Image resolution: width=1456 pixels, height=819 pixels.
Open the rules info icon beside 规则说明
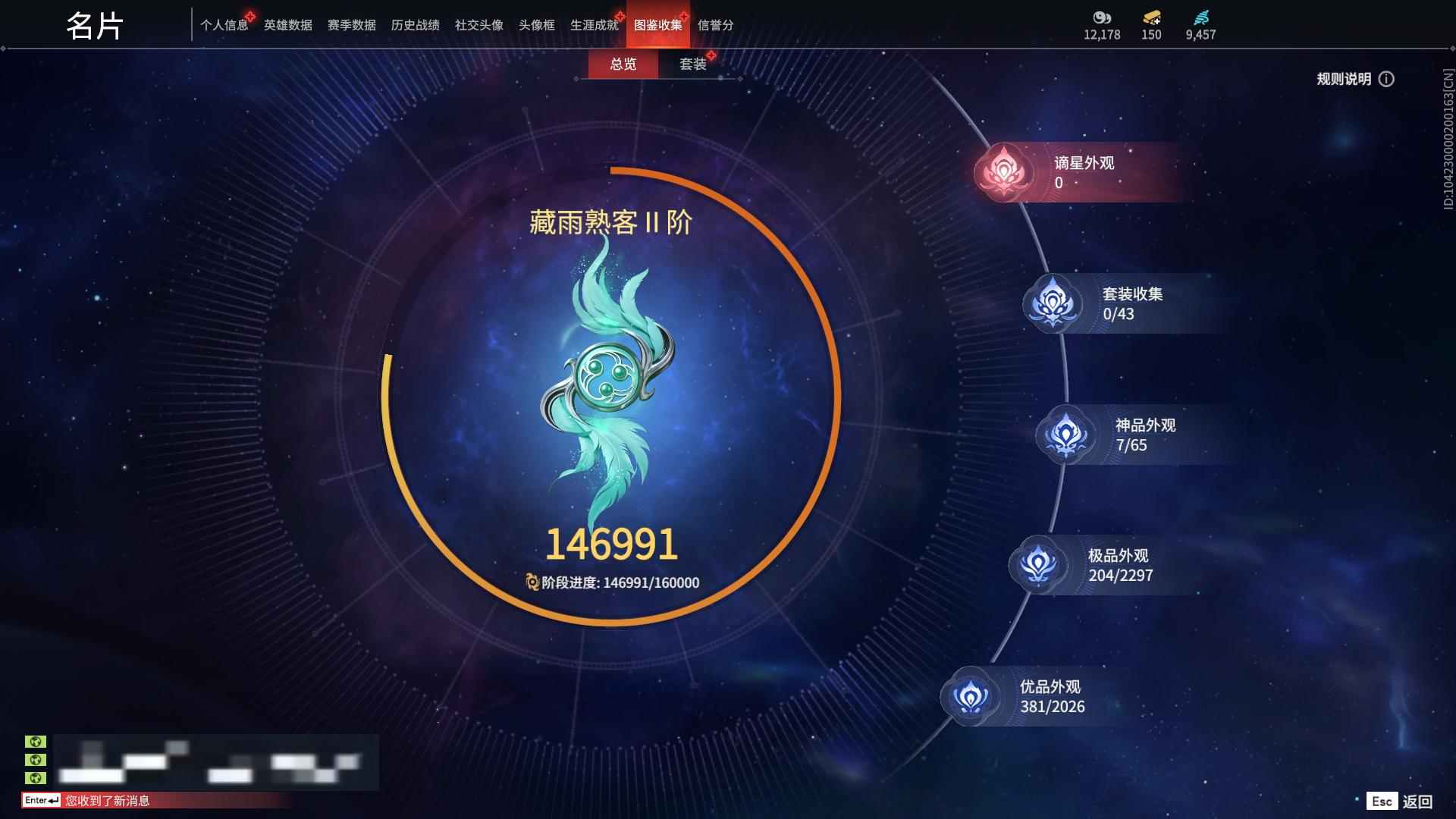(x=1388, y=79)
